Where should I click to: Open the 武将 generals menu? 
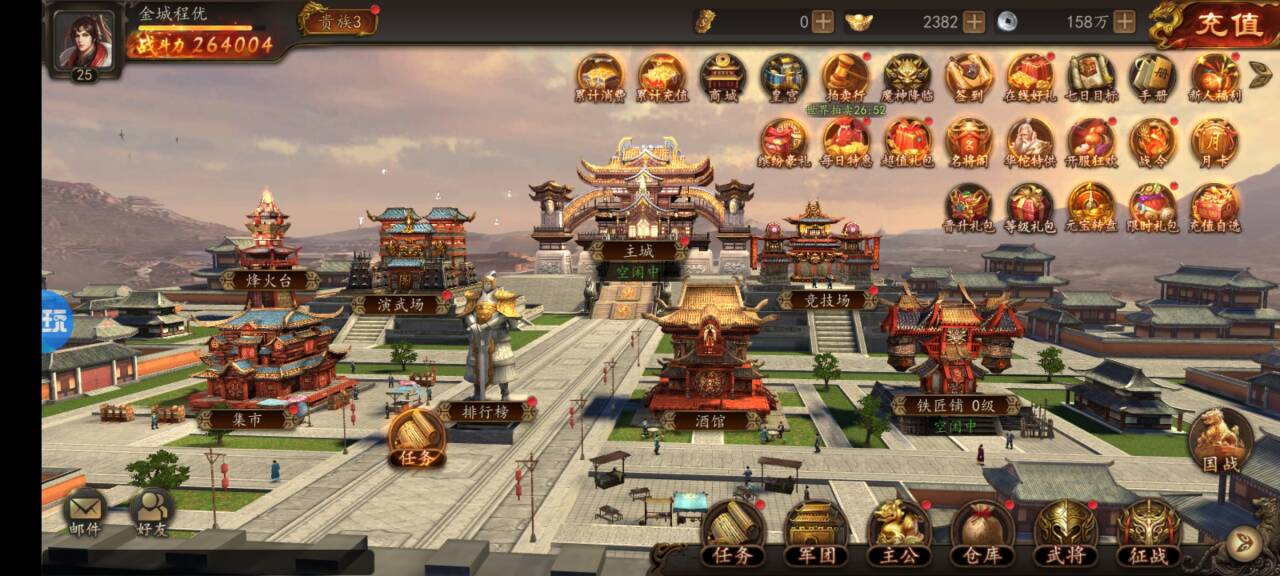1066,534
